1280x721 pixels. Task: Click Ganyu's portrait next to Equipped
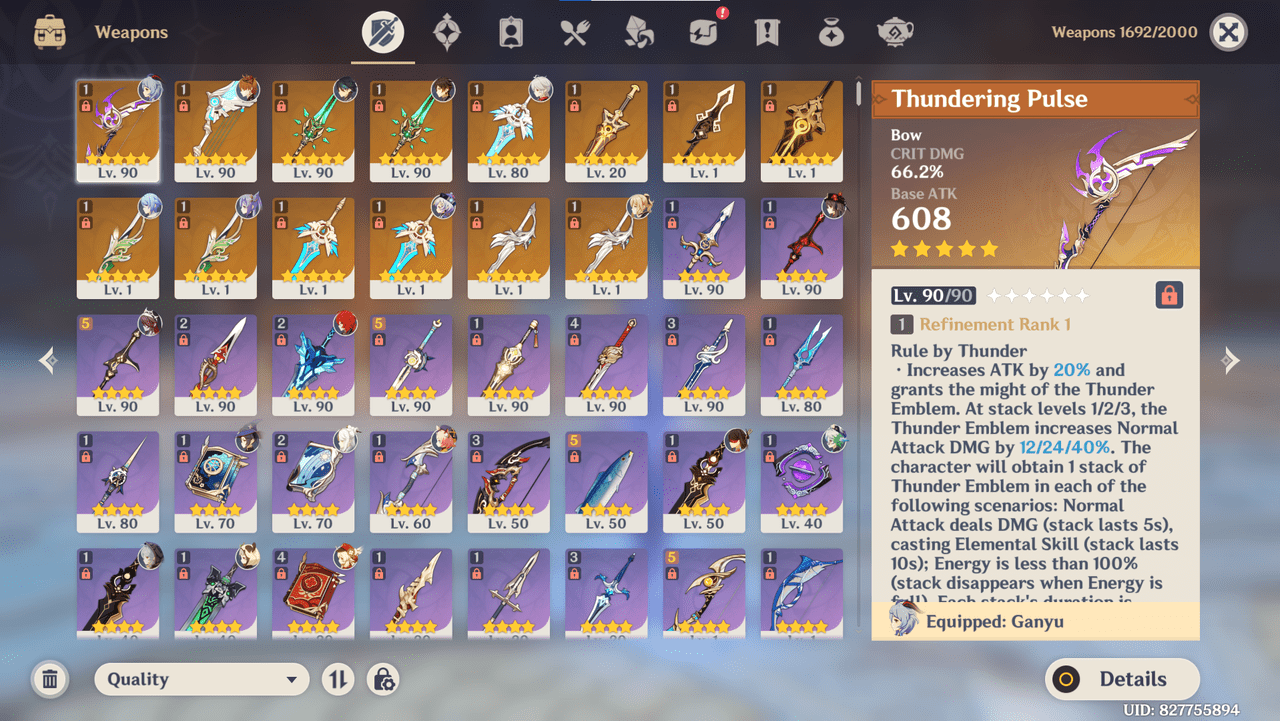[x=898, y=621]
